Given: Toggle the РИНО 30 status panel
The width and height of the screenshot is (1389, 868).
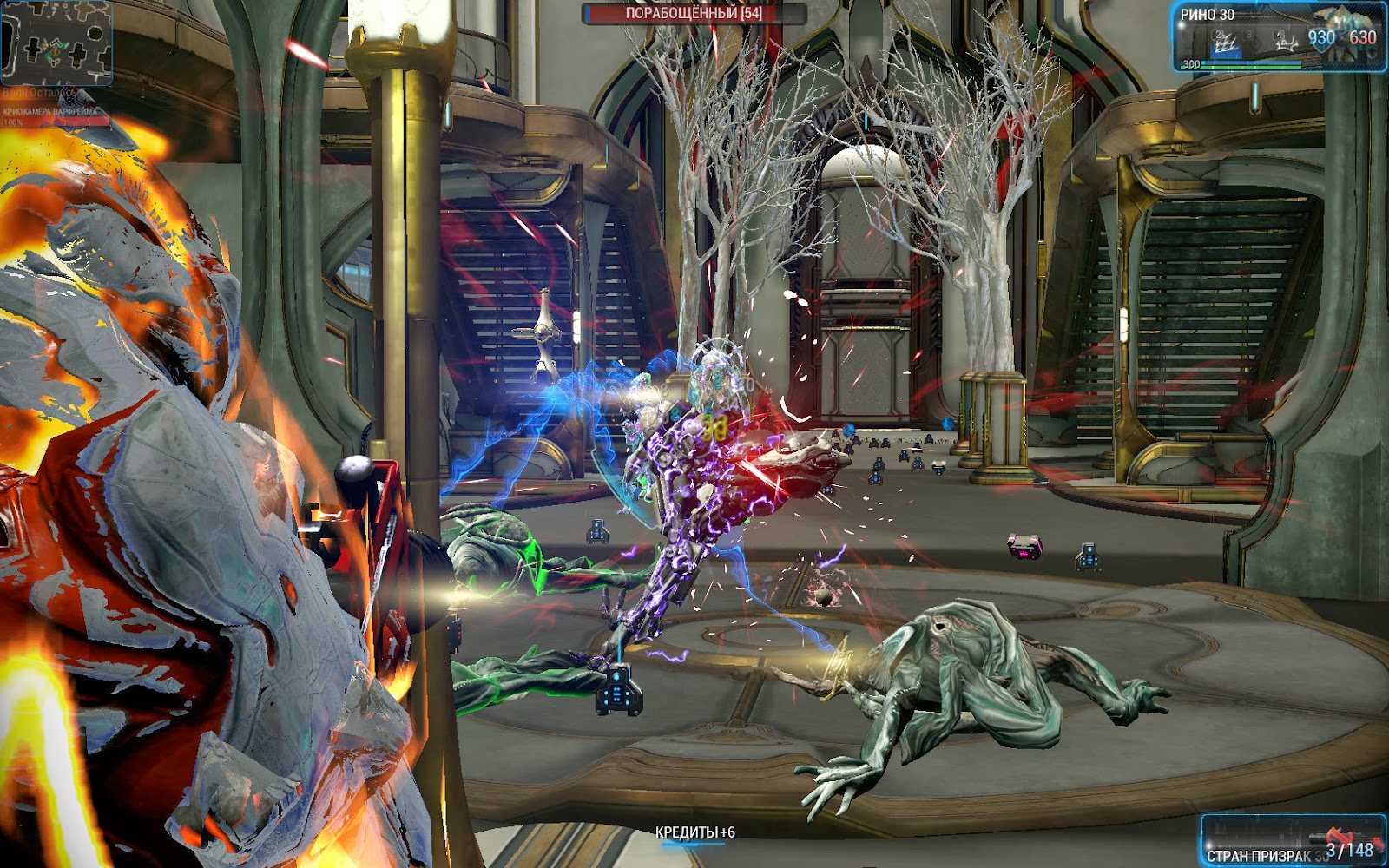Looking at the screenshot, I should [x=1208, y=14].
